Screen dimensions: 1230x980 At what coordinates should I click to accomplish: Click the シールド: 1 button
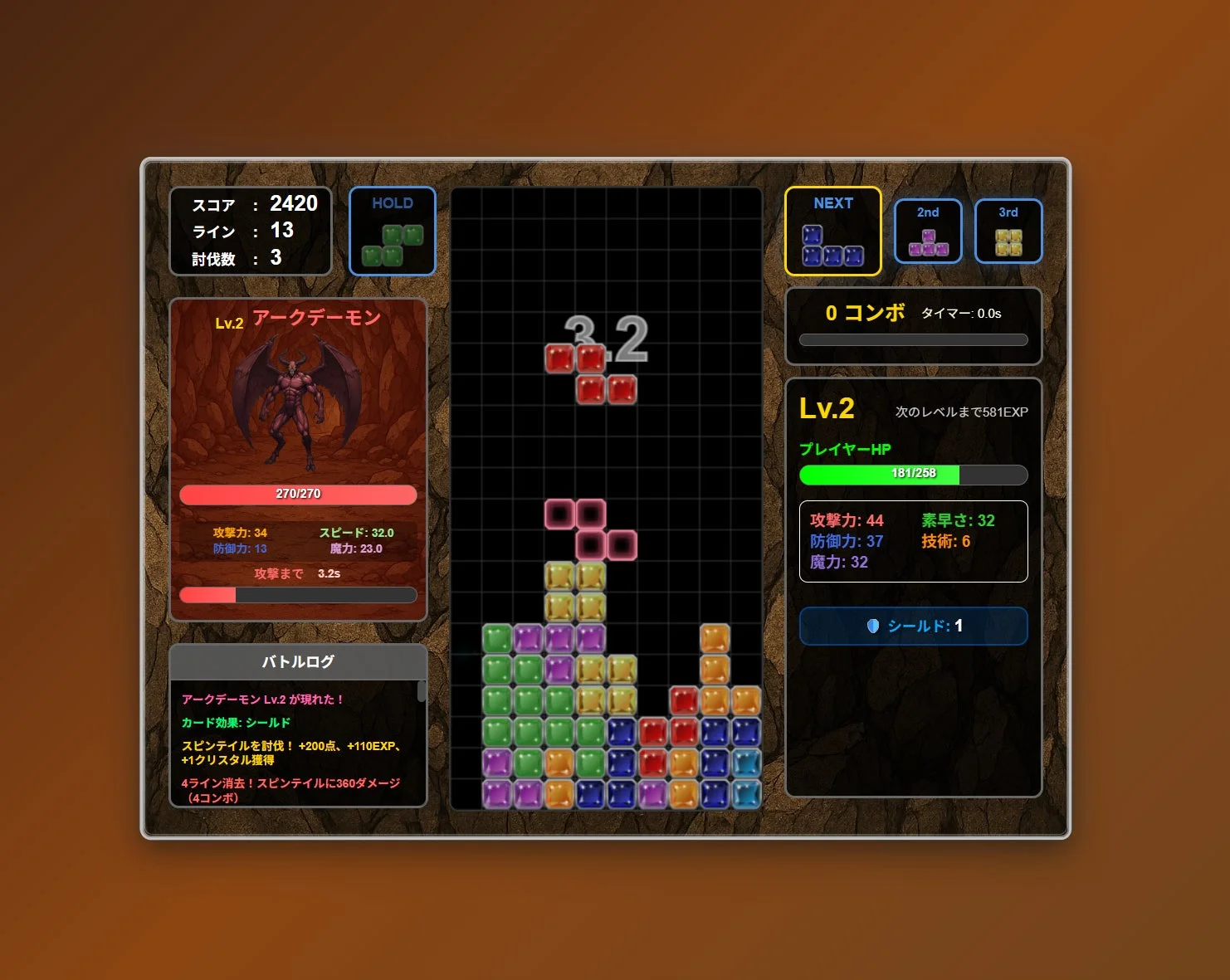[913, 627]
